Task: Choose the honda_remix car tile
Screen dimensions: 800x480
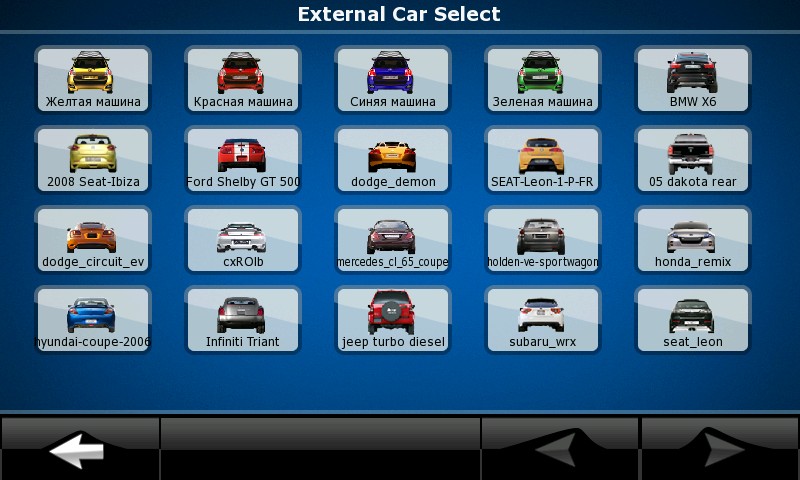Action: point(693,239)
